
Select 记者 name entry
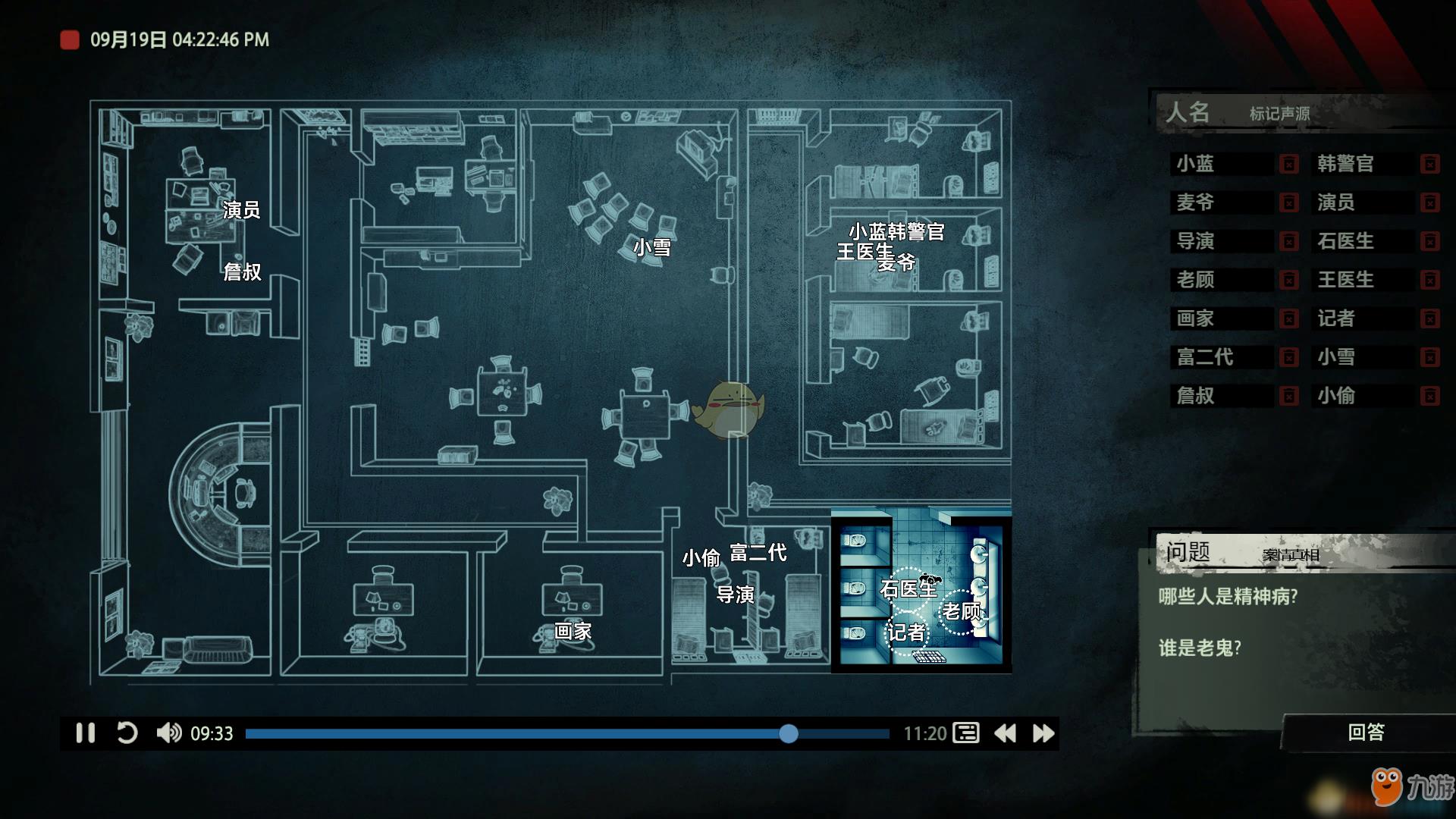pos(1336,318)
